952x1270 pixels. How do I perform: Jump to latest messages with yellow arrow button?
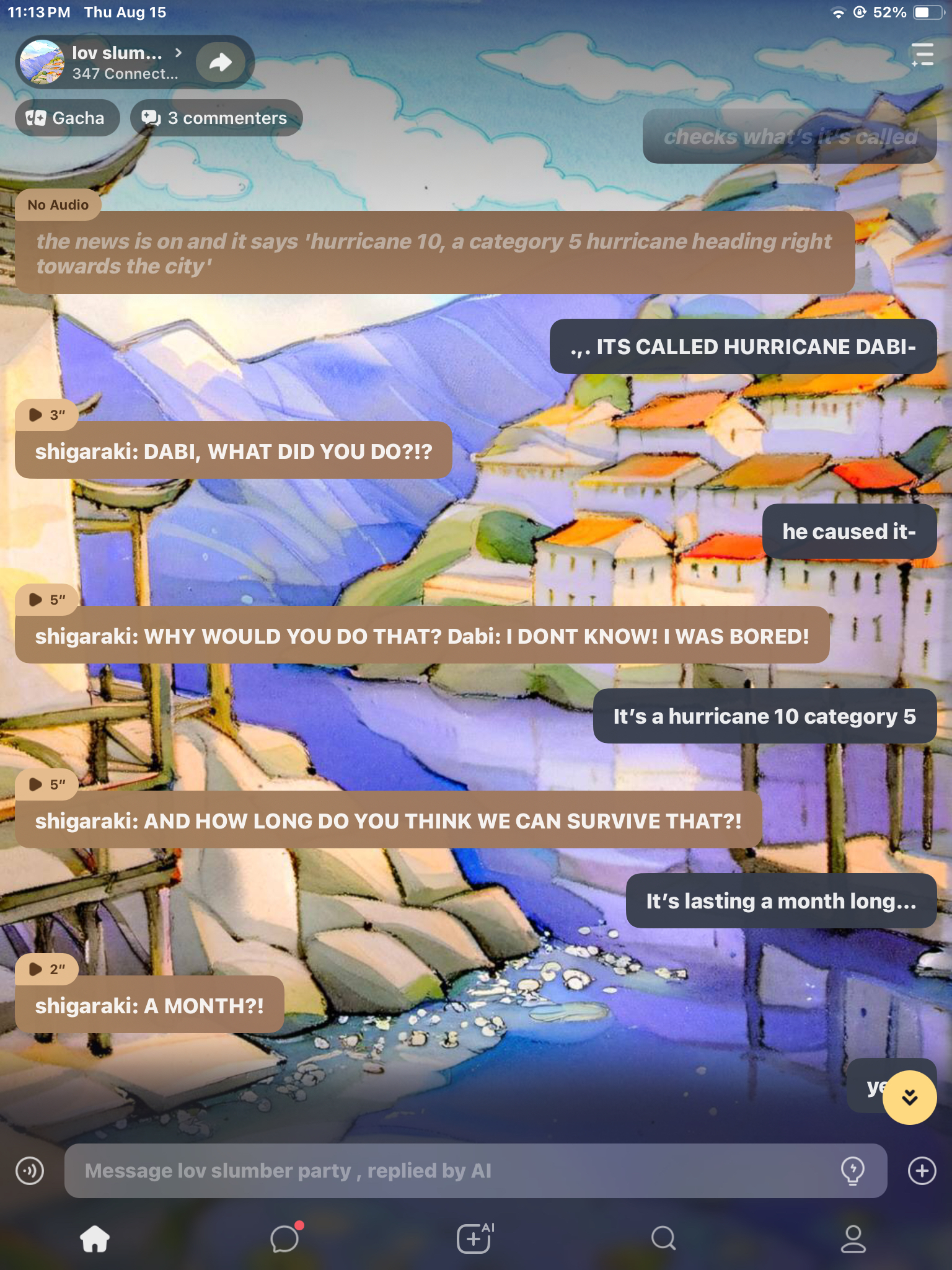pyautogui.click(x=909, y=1097)
